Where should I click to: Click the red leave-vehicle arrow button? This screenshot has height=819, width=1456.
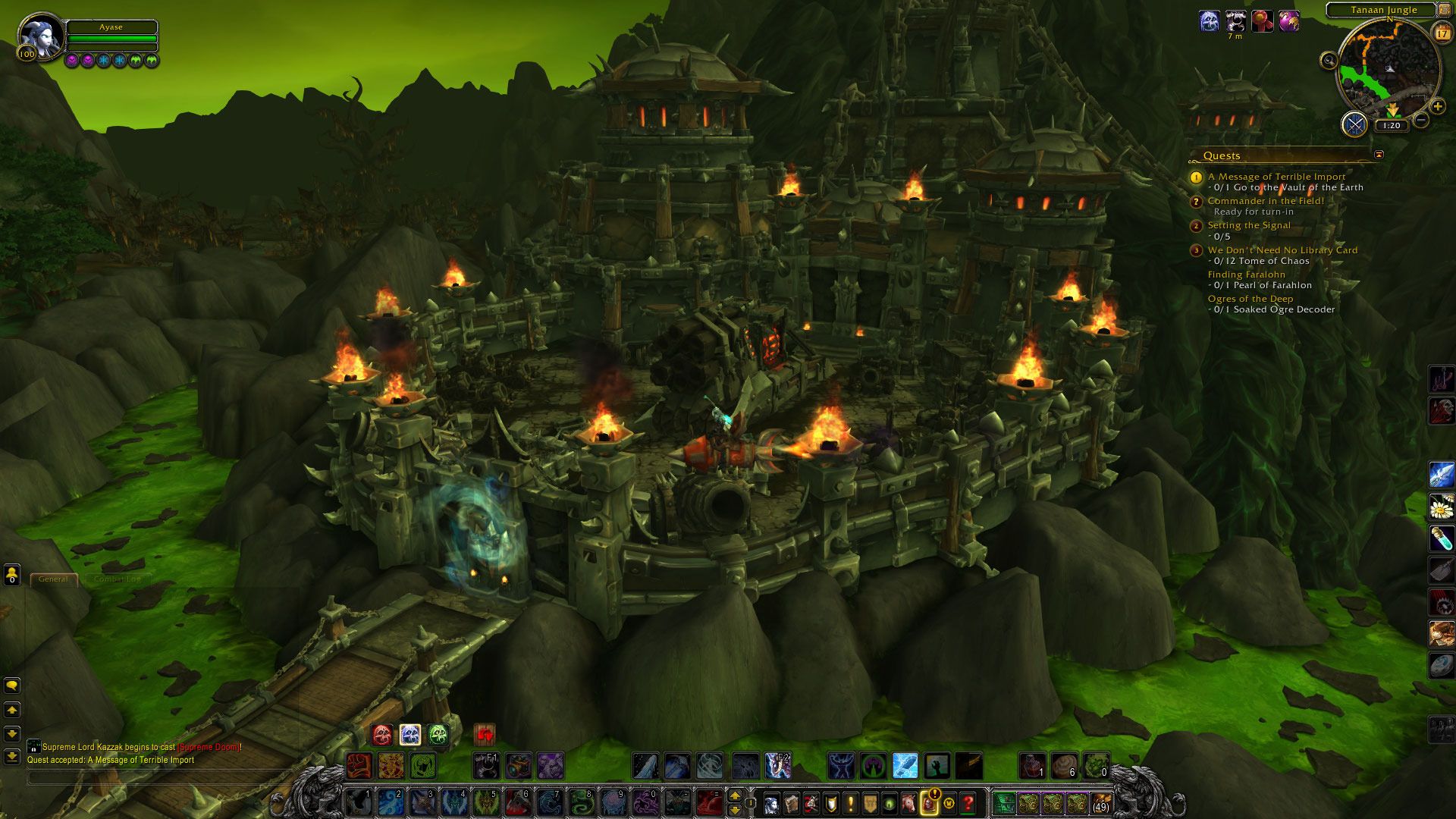[484, 734]
